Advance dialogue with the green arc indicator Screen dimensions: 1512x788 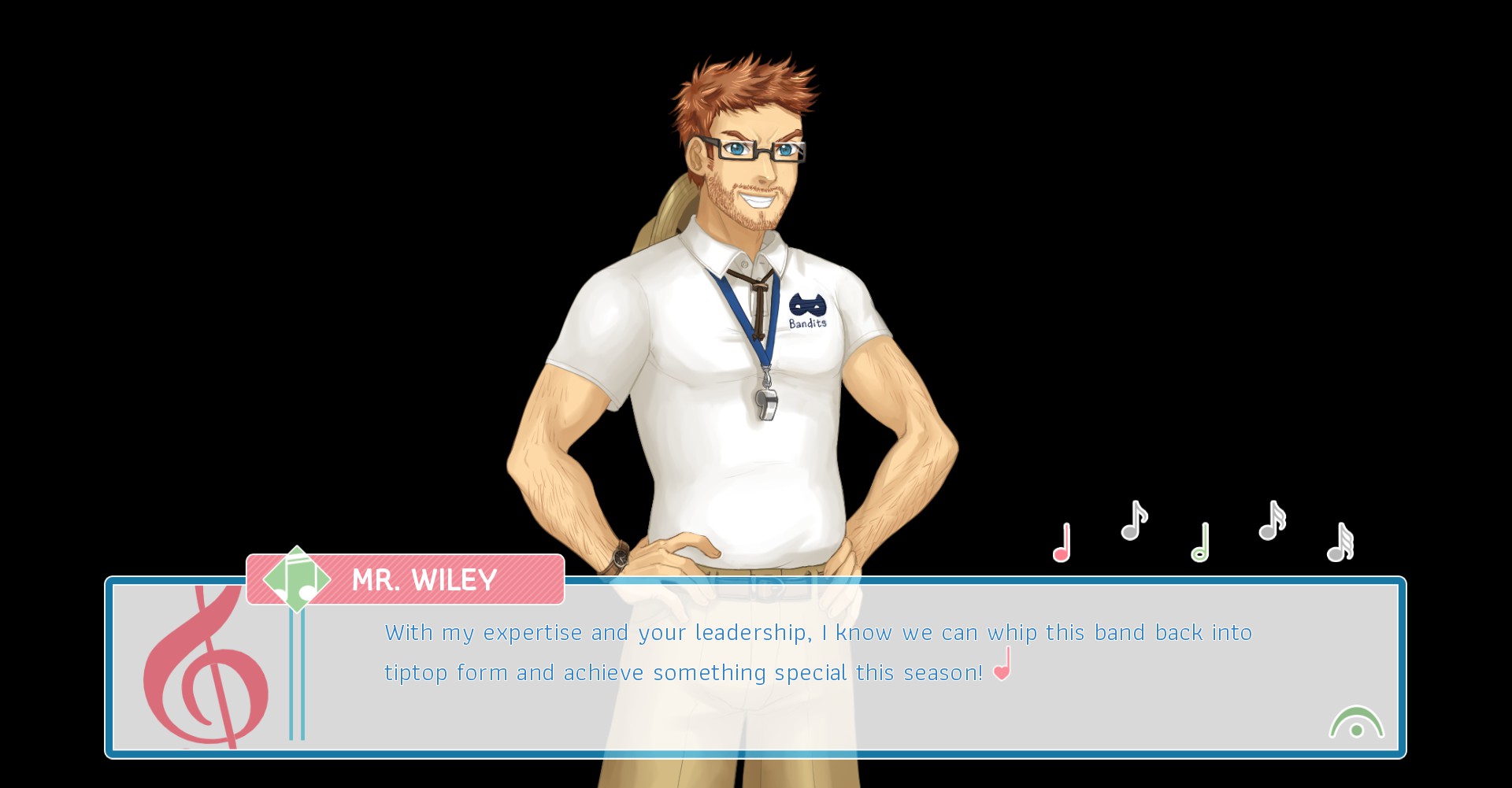[x=1356, y=723]
